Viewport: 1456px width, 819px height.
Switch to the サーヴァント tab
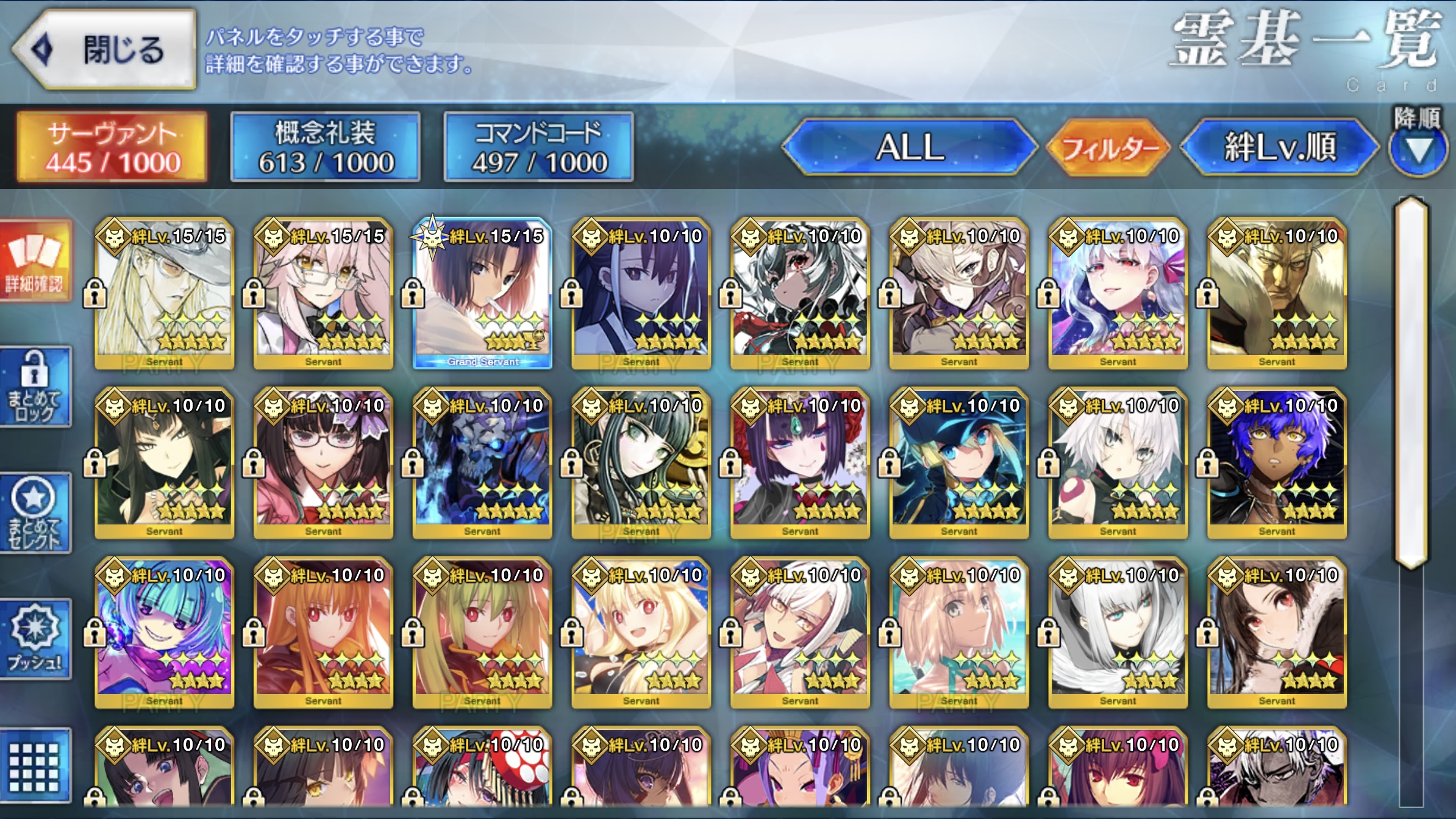pos(113,147)
